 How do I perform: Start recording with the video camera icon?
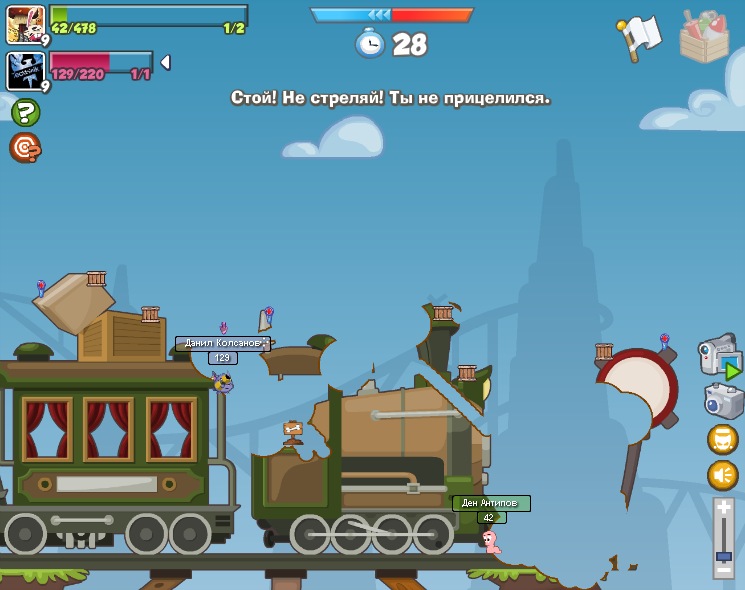pos(719,358)
